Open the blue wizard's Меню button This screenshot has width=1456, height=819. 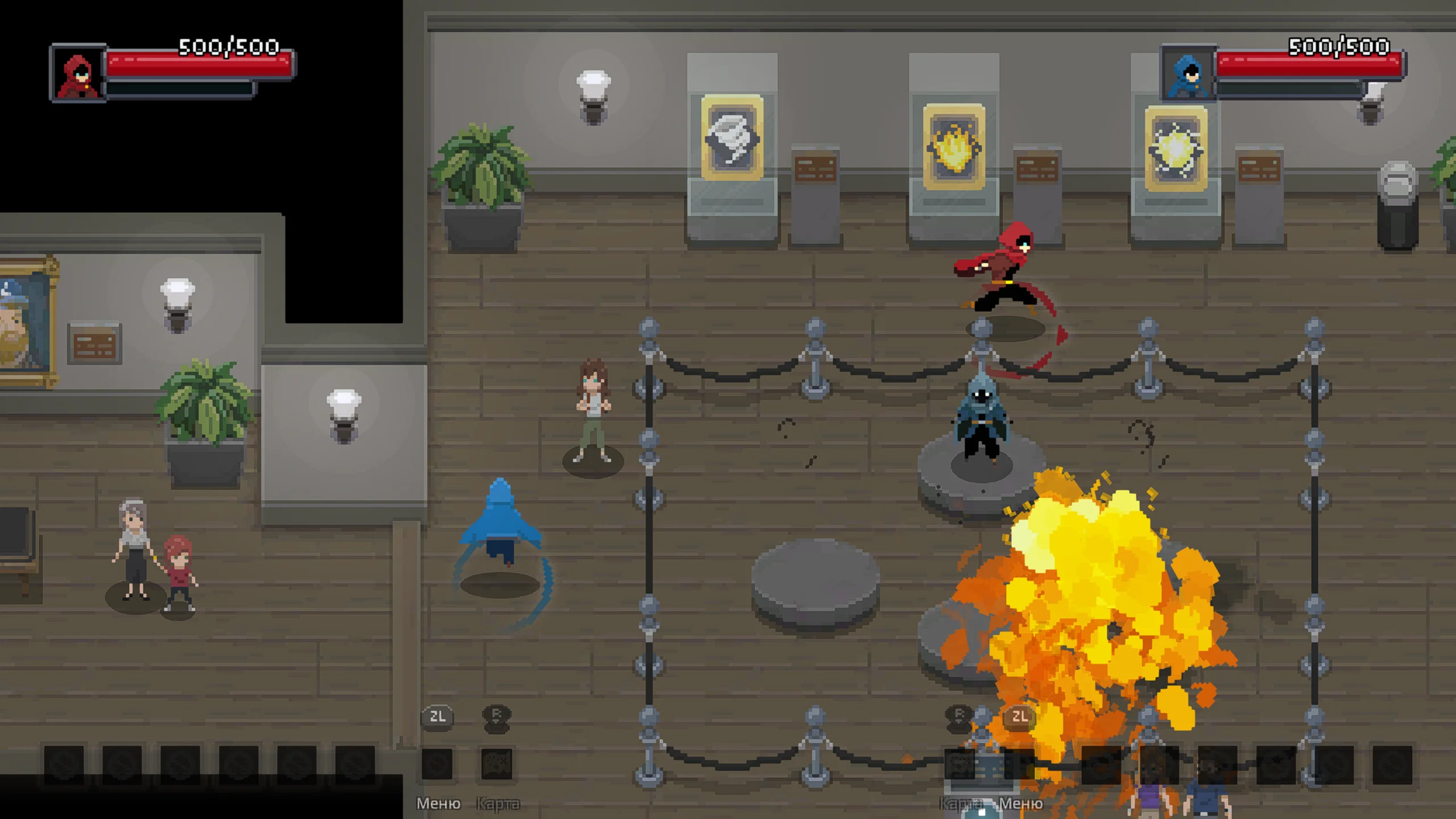click(x=1020, y=764)
